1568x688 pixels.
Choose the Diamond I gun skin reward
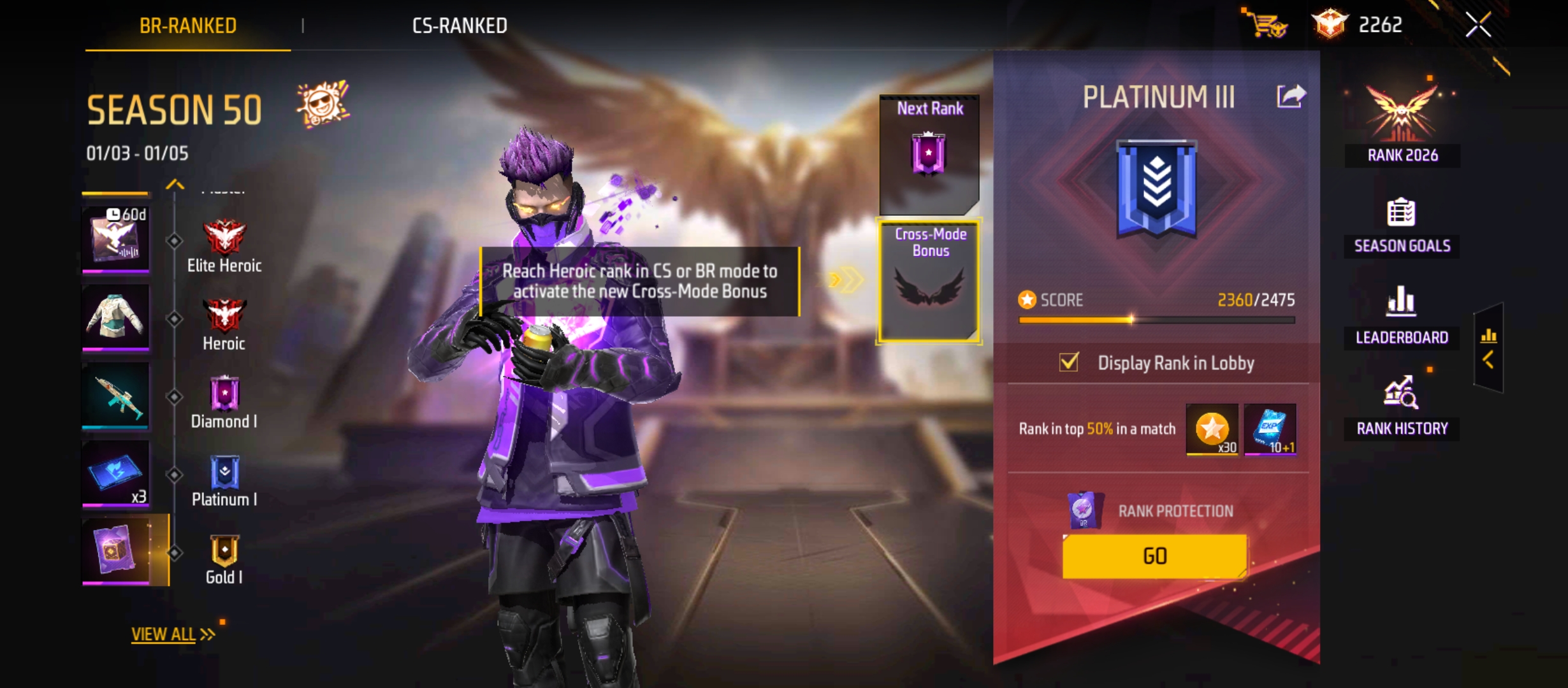(115, 396)
